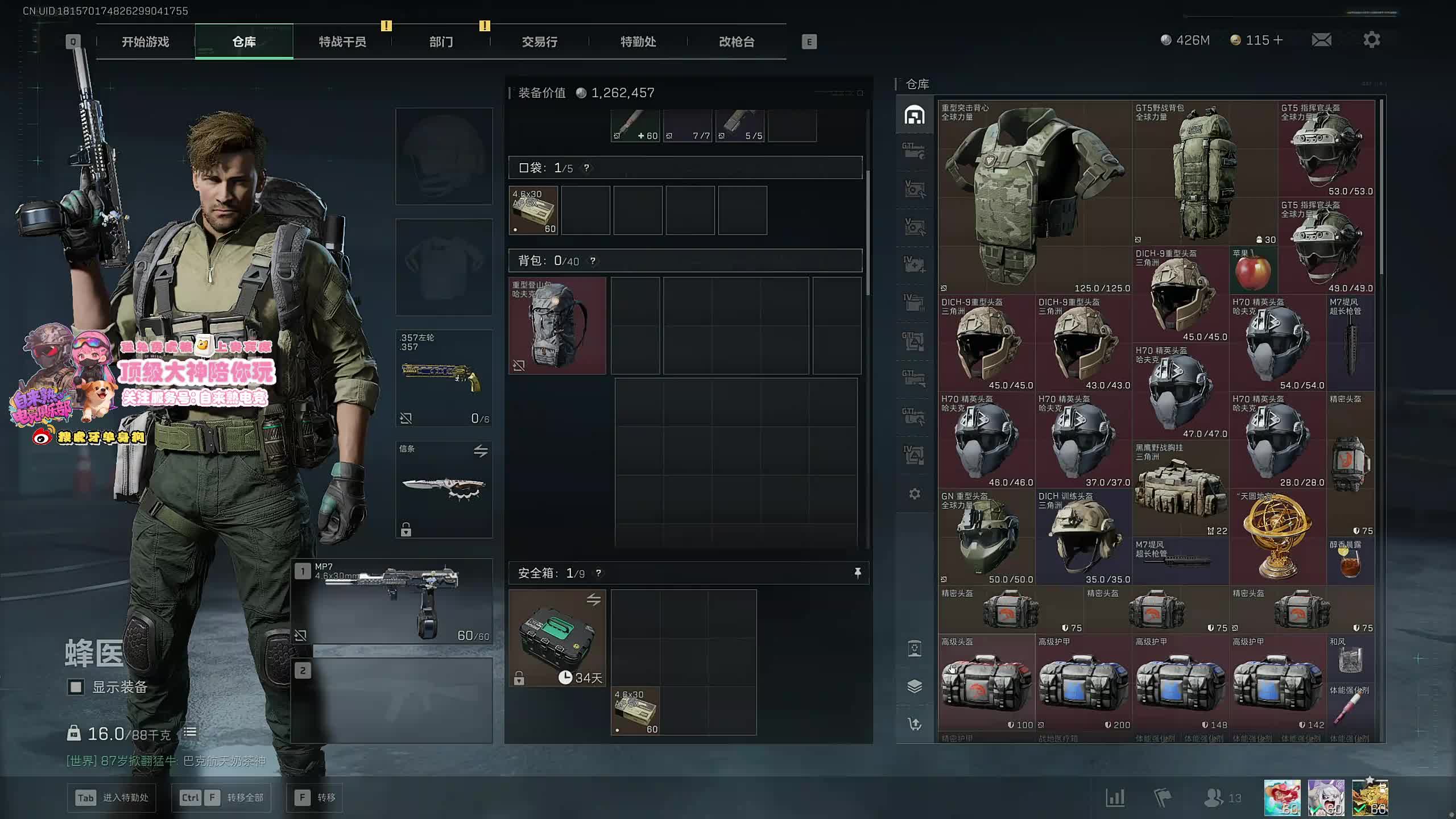Select the GT5野战背包 in the stash
1456x819 pixels.
(1205, 173)
